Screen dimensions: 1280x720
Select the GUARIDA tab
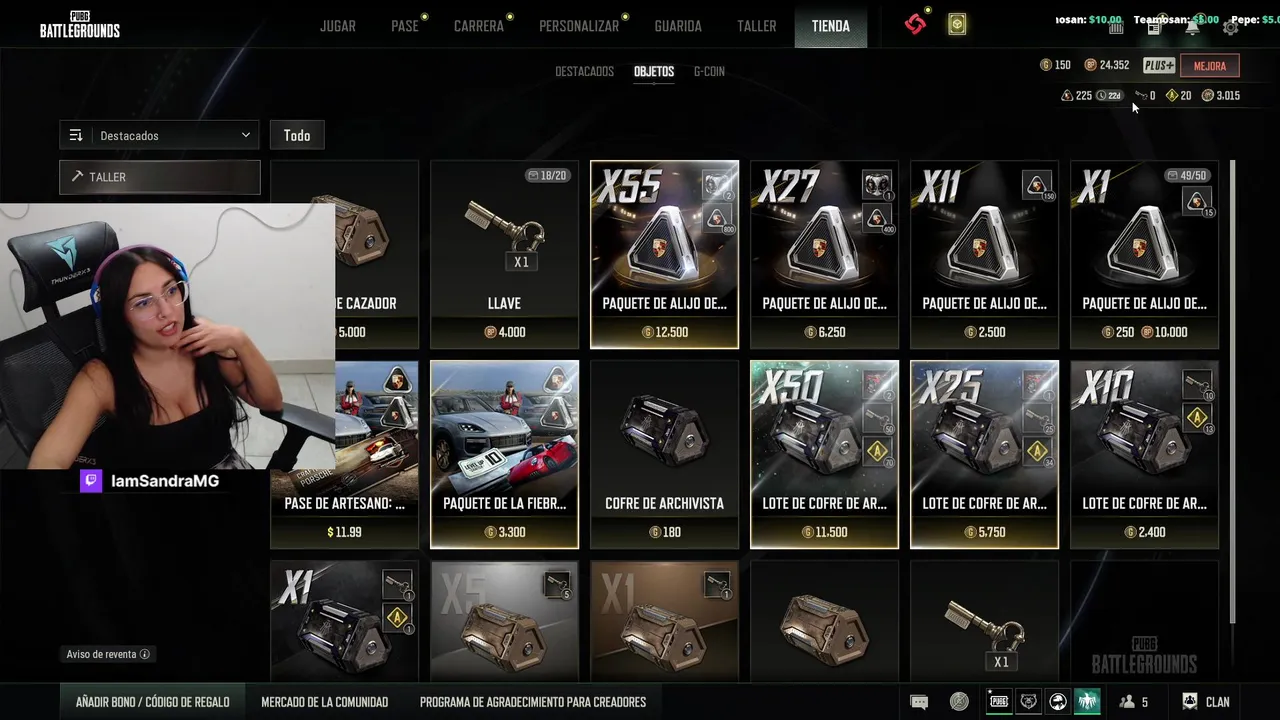click(677, 26)
